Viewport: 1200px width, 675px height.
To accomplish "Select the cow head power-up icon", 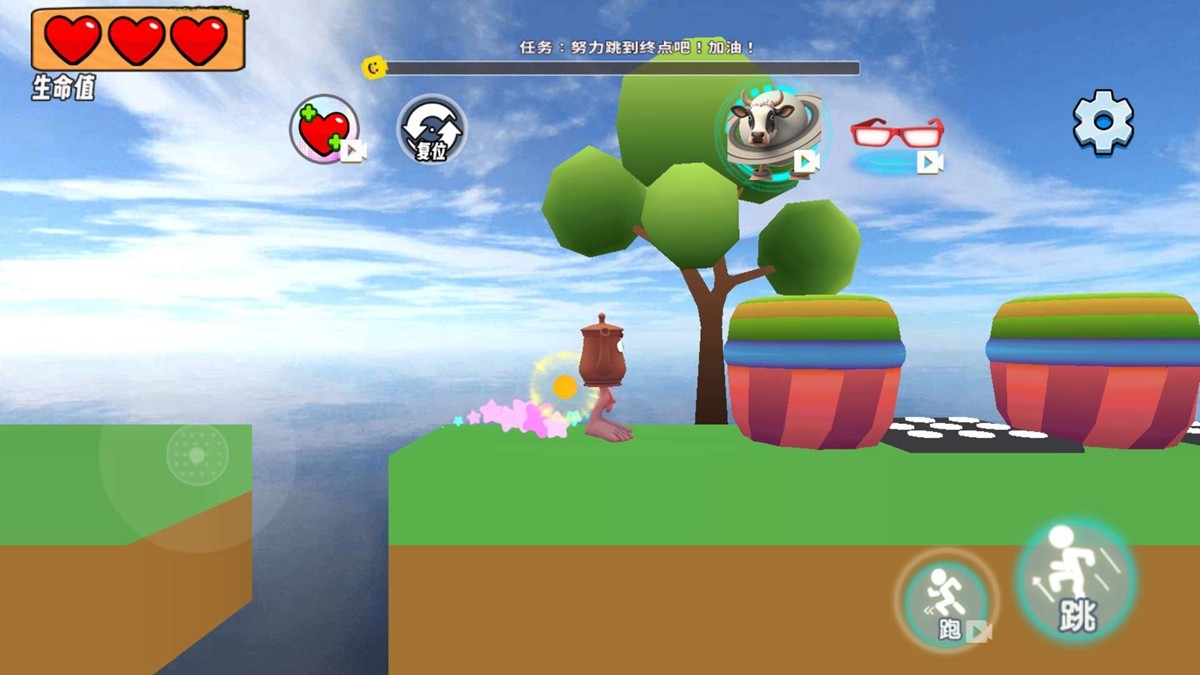I will [768, 131].
